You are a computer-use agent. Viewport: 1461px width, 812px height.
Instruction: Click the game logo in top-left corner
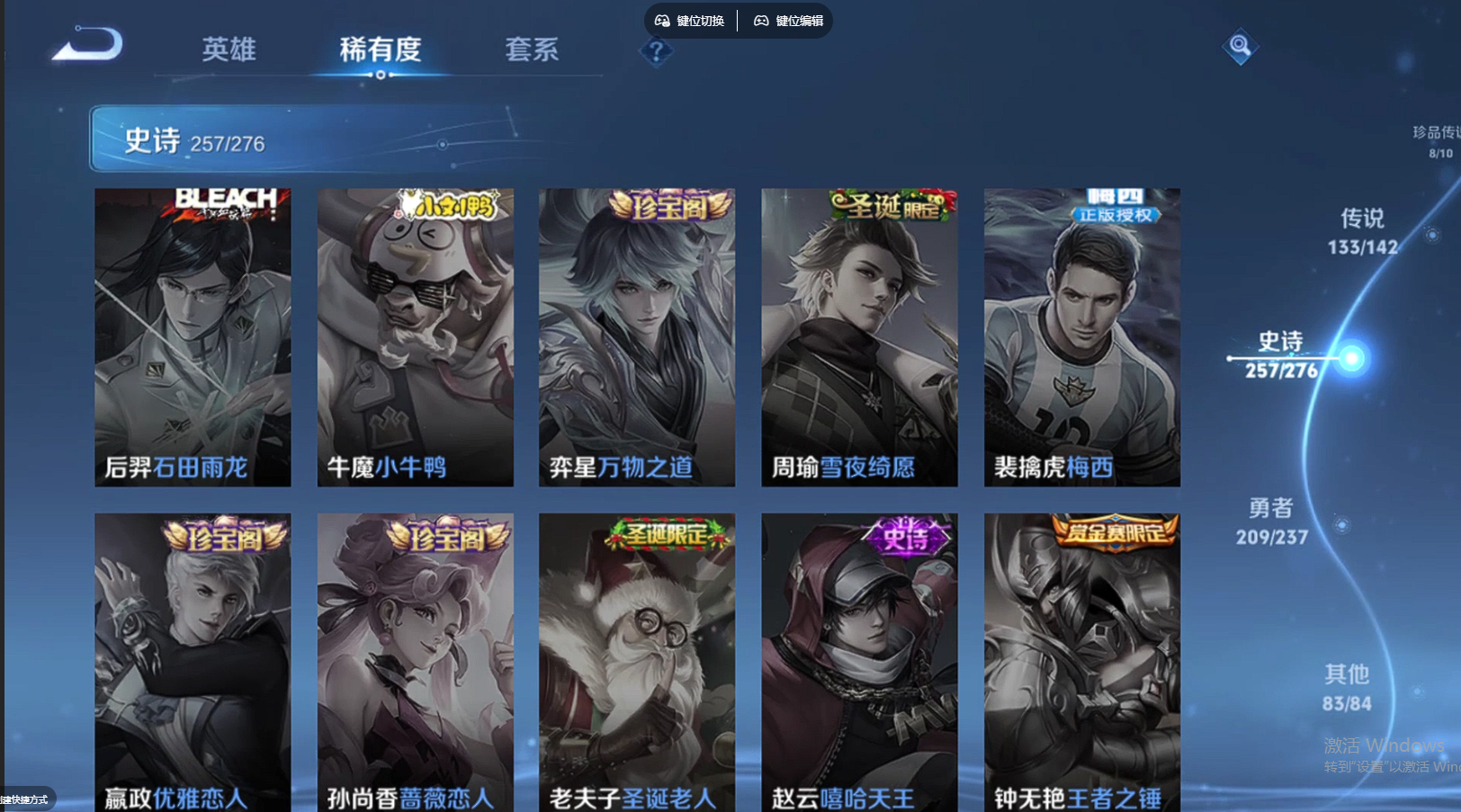pos(85,47)
